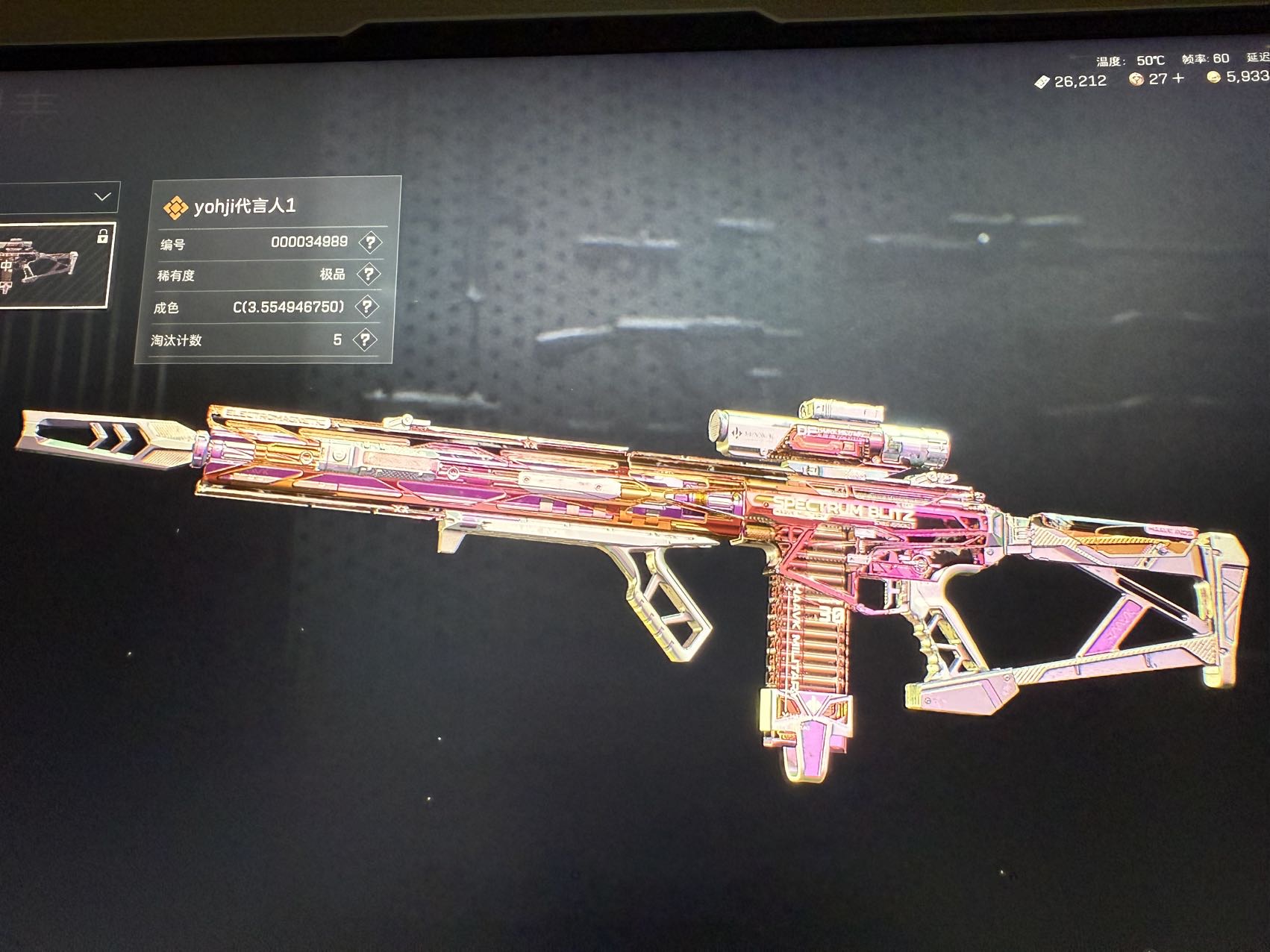Toggle the lock icon on the skin thumbnail
Image resolution: width=1270 pixels, height=952 pixels.
(102, 237)
